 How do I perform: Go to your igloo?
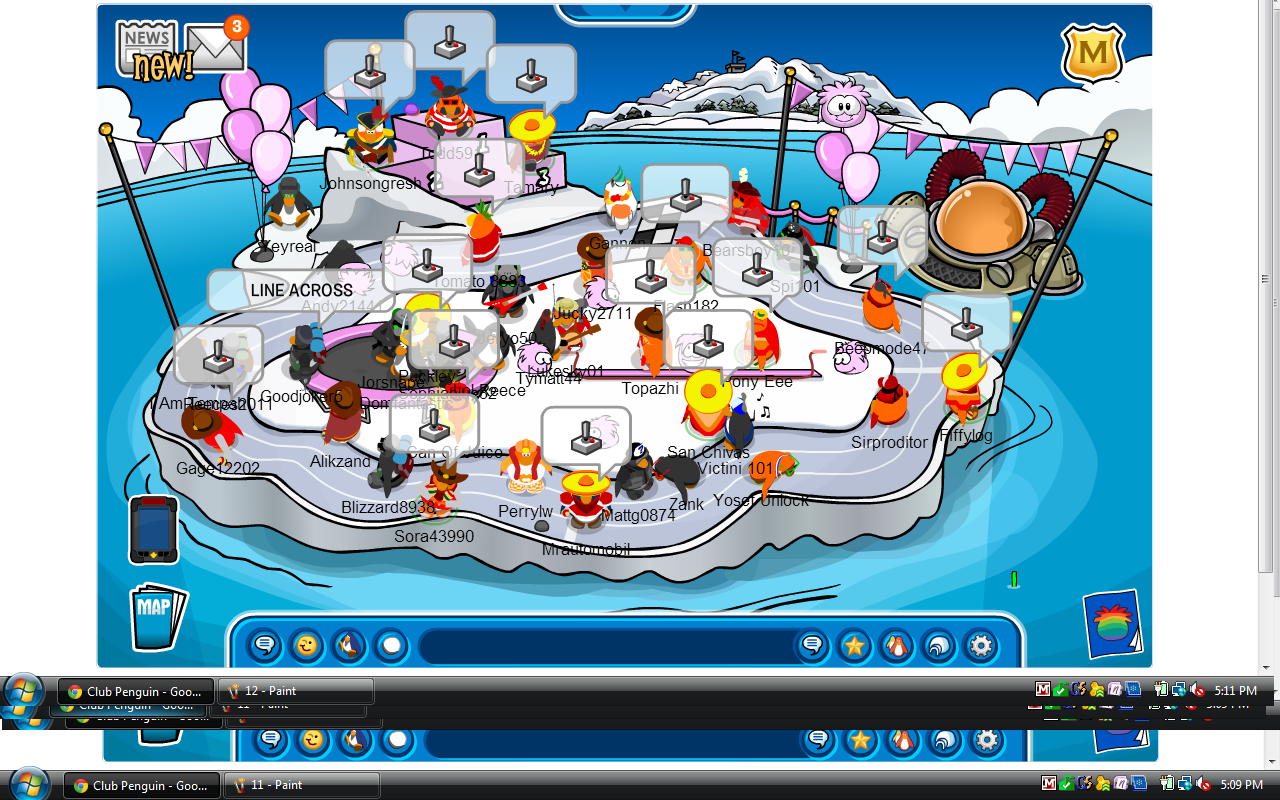(939, 646)
